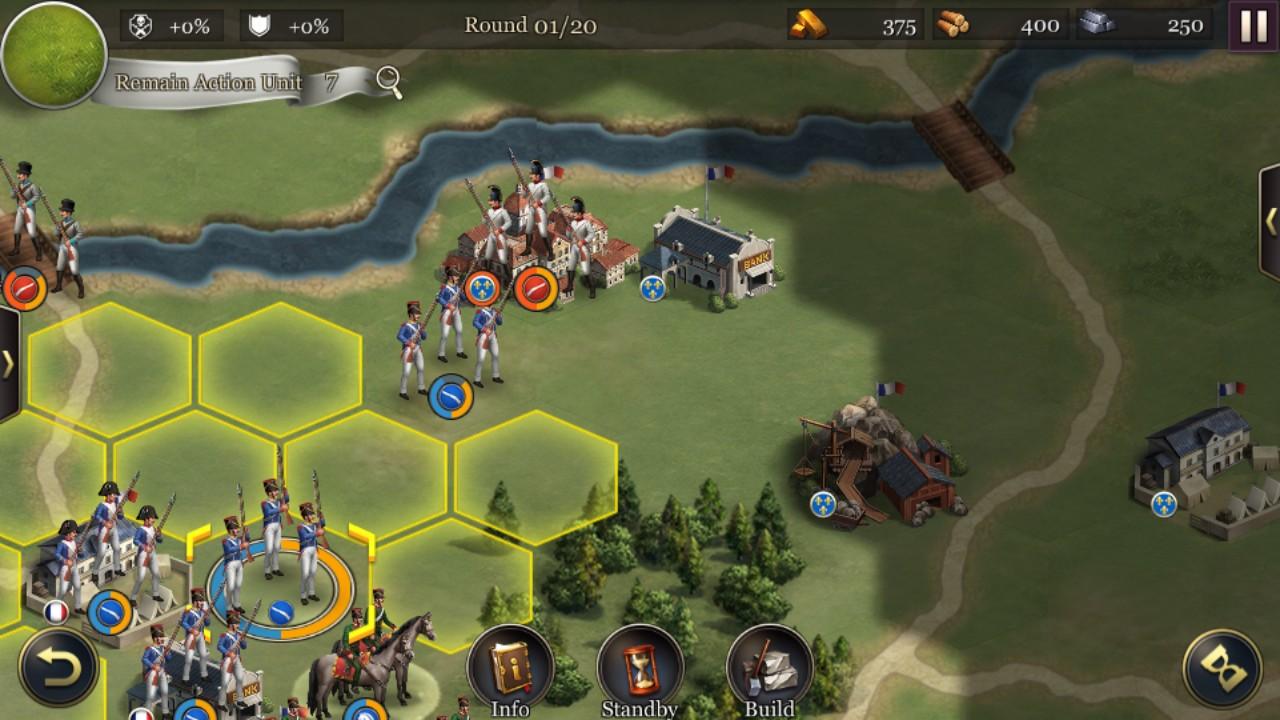Expand the right side panel arrow

point(1270,221)
